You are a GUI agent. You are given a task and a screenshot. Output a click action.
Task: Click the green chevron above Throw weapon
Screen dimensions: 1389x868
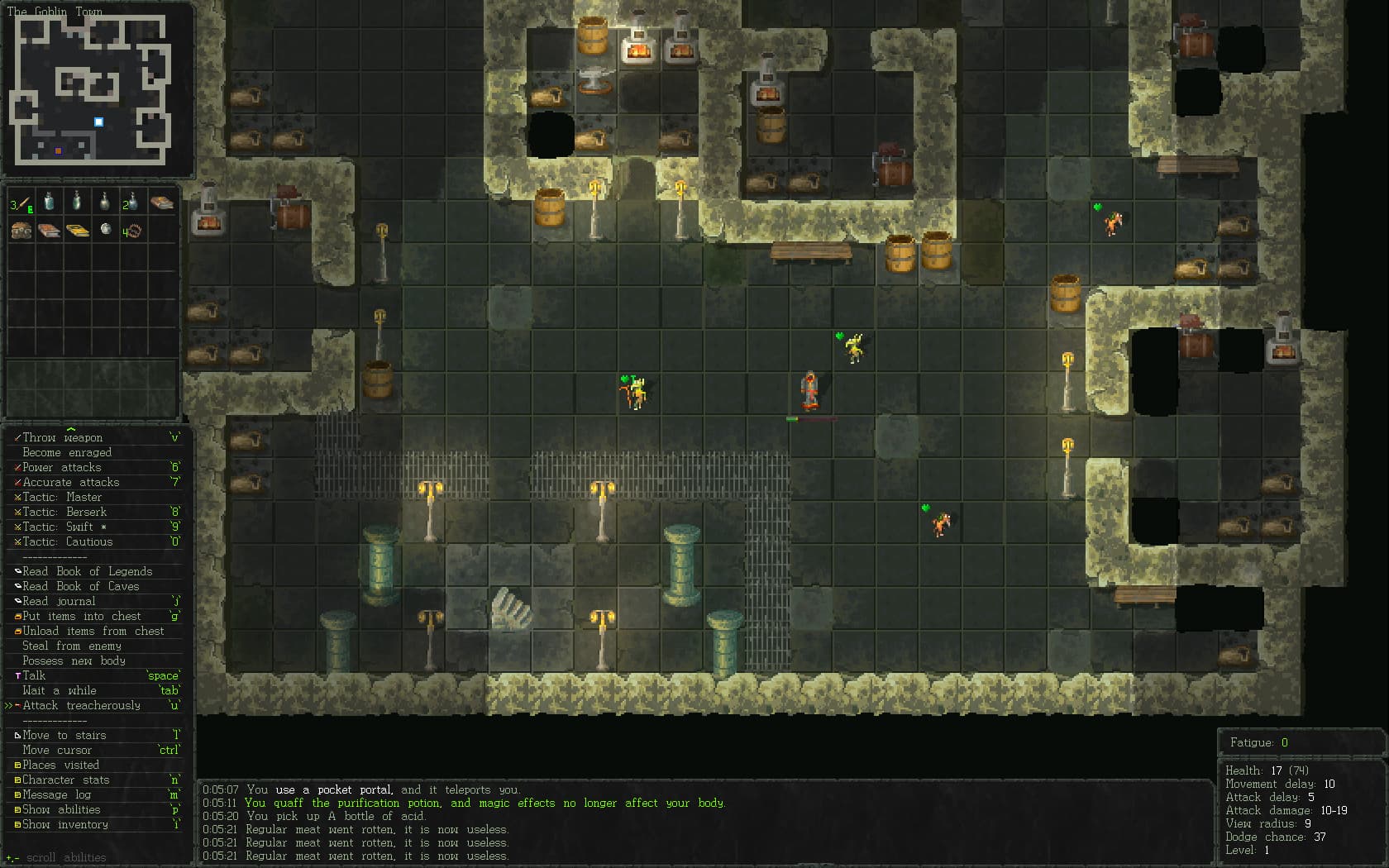[x=71, y=429]
